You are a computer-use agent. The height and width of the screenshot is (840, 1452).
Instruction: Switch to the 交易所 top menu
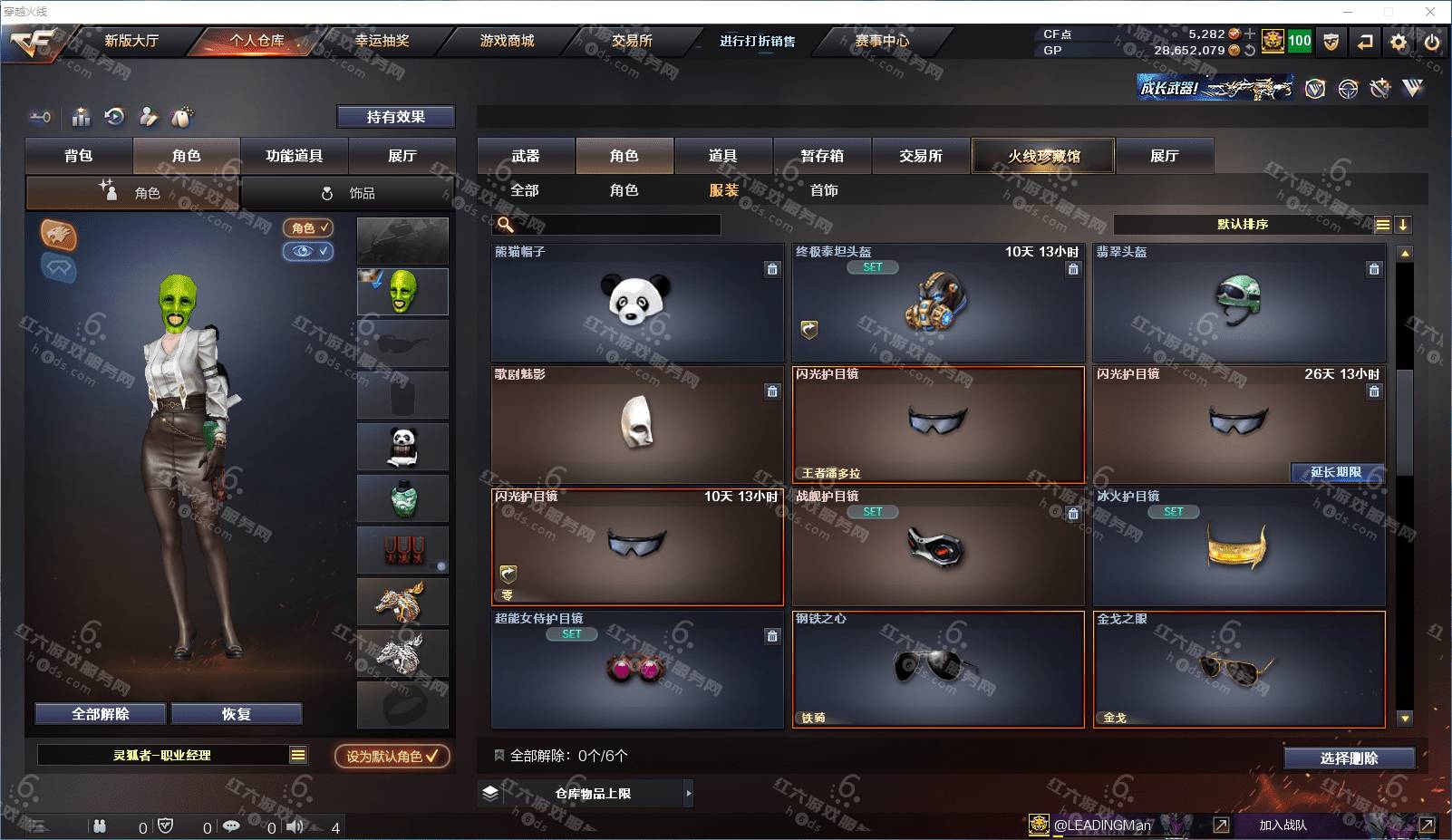pyautogui.click(x=632, y=41)
